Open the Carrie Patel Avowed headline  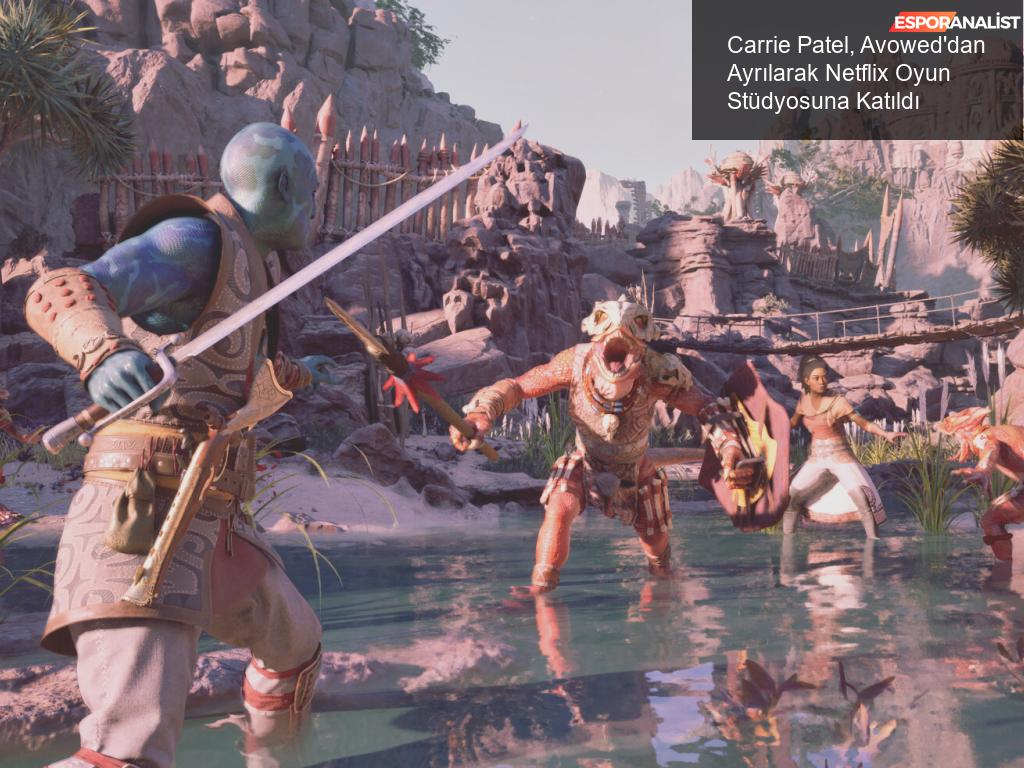pos(856,73)
